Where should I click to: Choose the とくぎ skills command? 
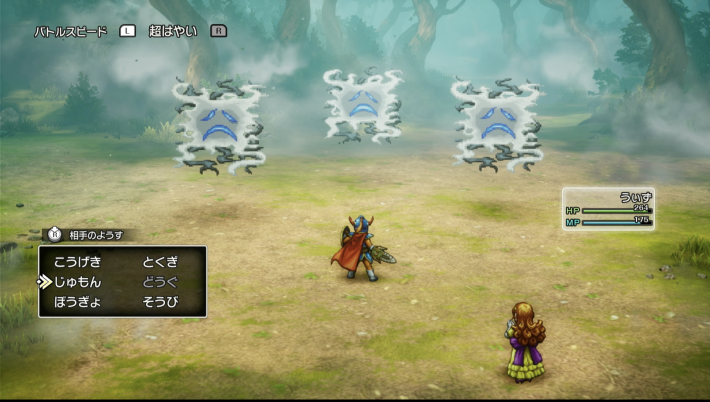point(159,261)
